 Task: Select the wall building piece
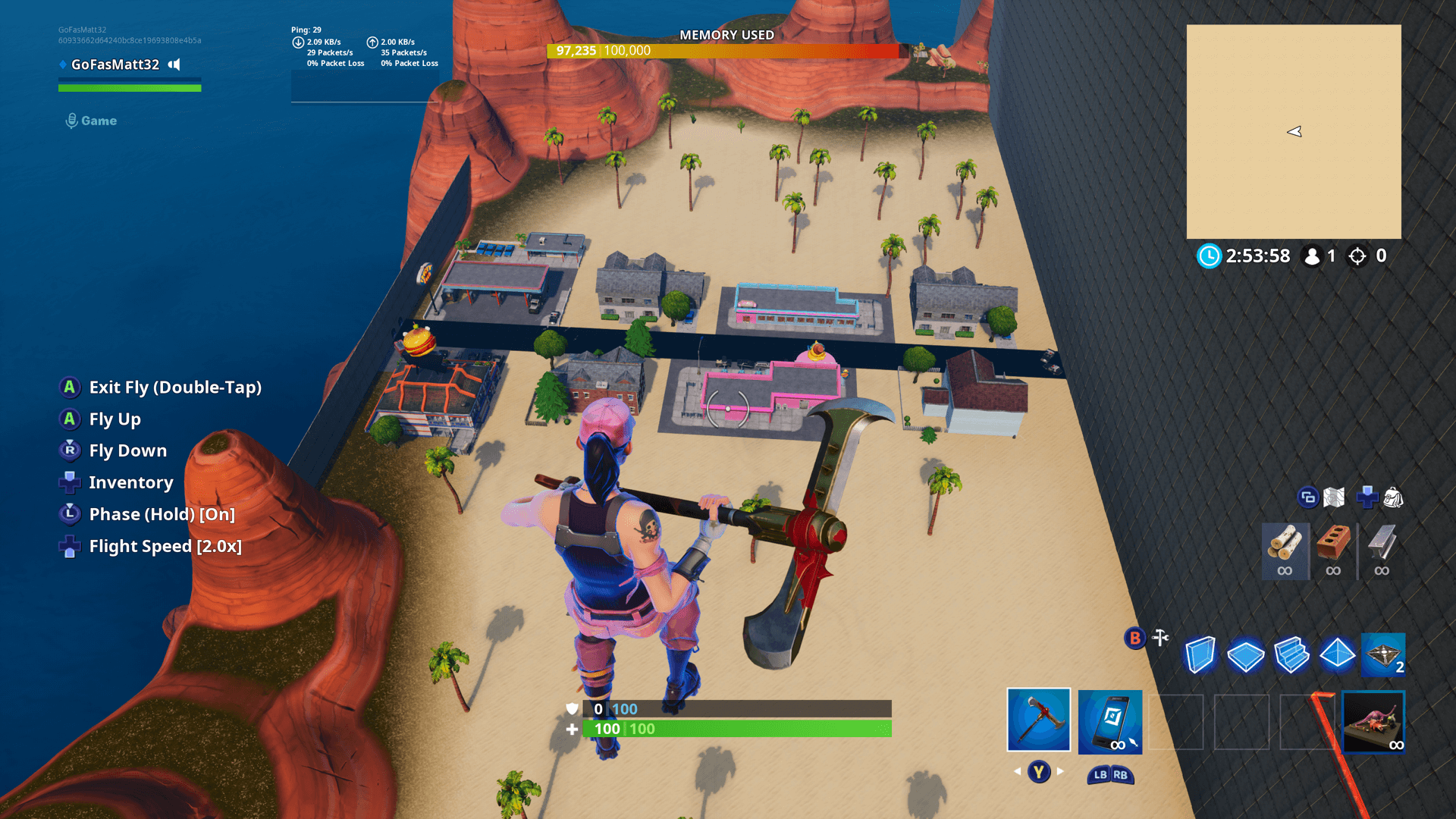(1200, 654)
